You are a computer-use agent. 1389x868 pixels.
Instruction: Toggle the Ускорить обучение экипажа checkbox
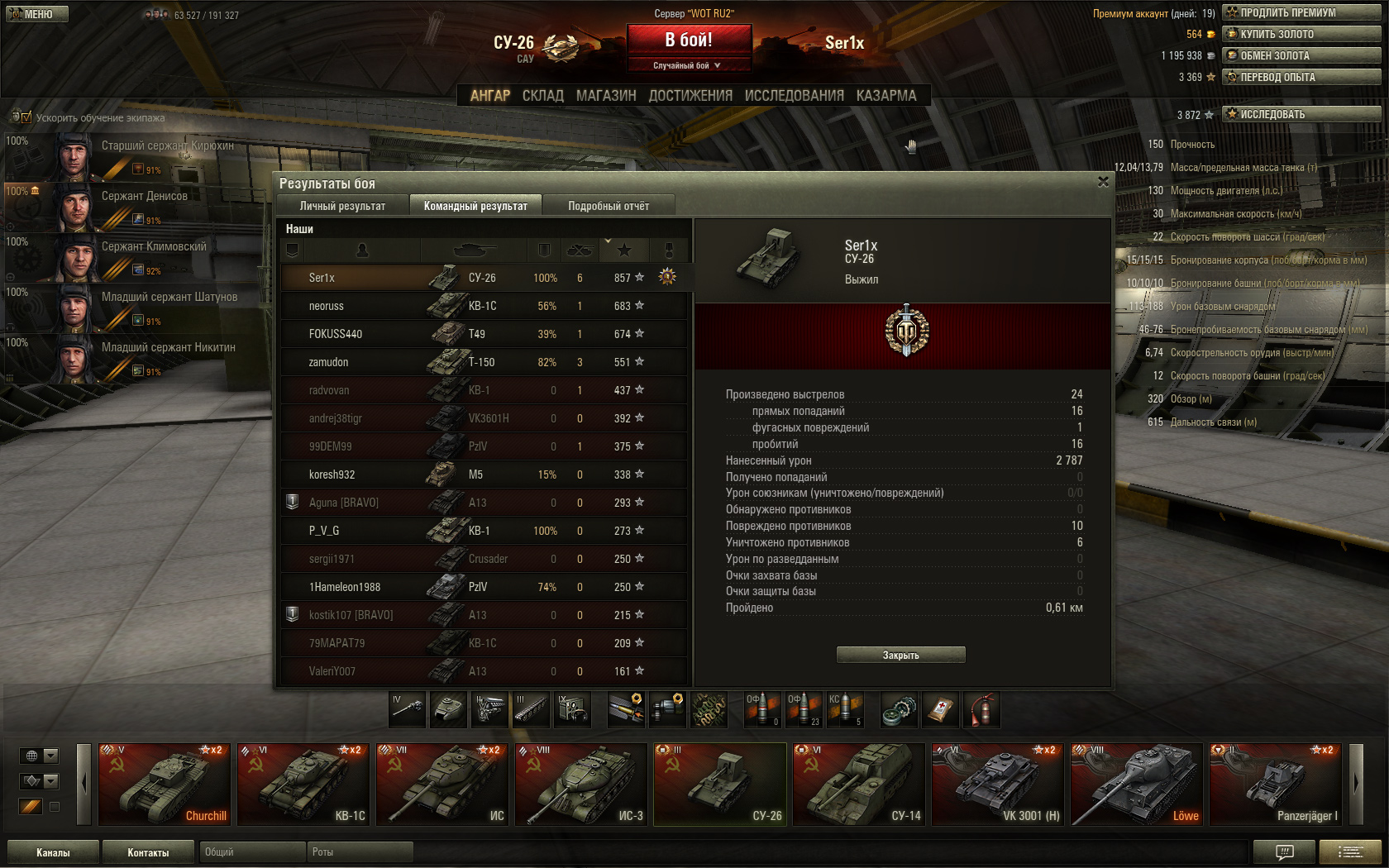pyautogui.click(x=26, y=117)
